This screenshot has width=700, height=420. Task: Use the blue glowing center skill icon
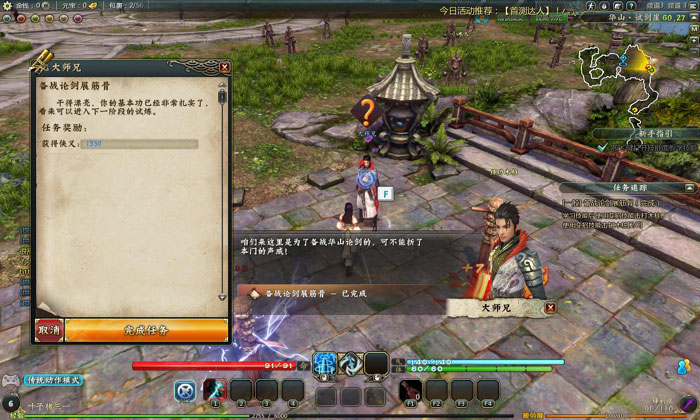click(x=326, y=365)
